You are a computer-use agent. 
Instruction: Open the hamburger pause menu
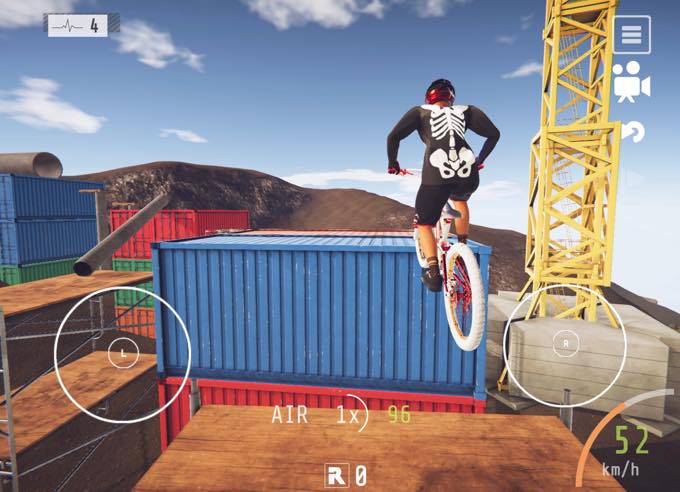click(631, 35)
